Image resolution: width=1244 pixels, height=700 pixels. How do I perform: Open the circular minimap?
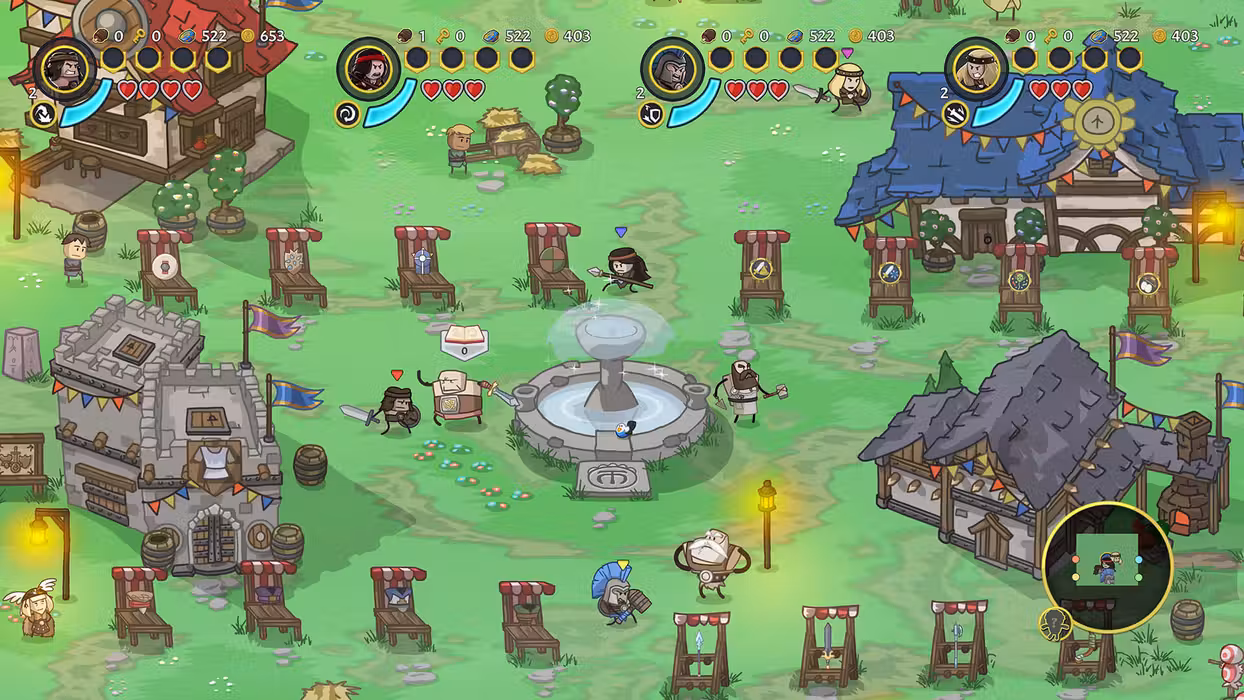1107,567
